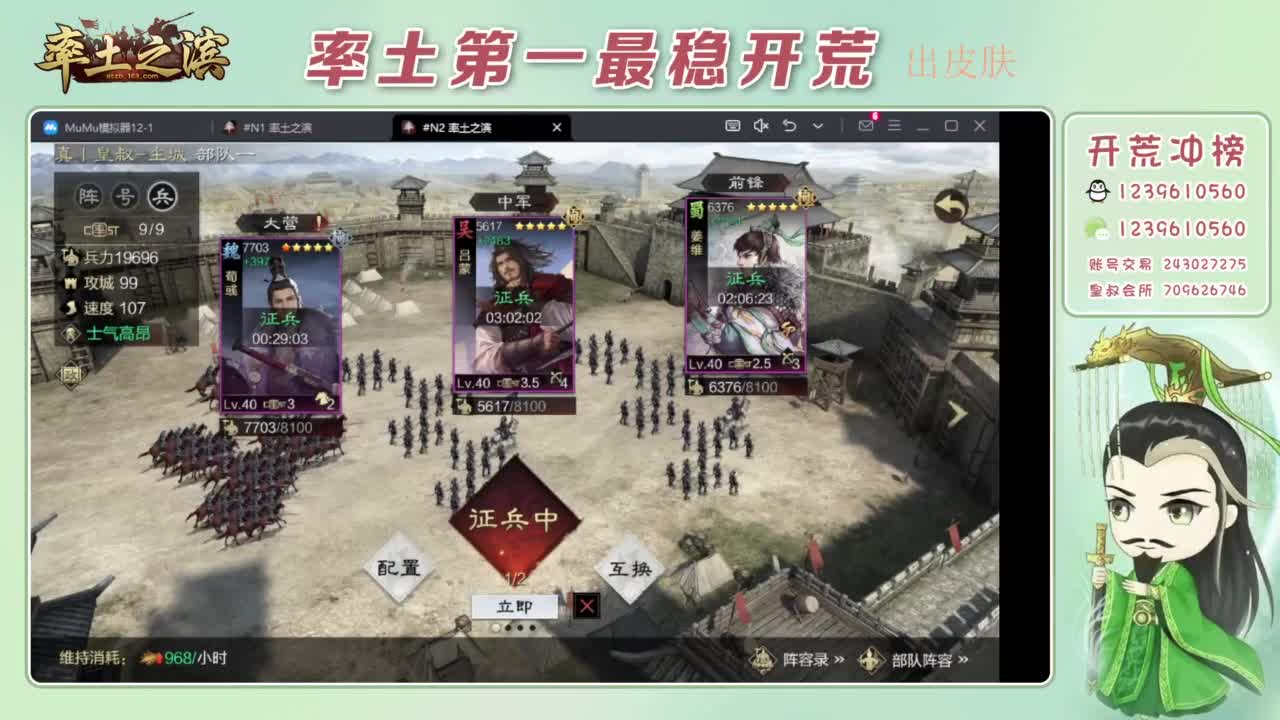
Task: Open the mail icon with red notification badge
Action: click(x=866, y=127)
